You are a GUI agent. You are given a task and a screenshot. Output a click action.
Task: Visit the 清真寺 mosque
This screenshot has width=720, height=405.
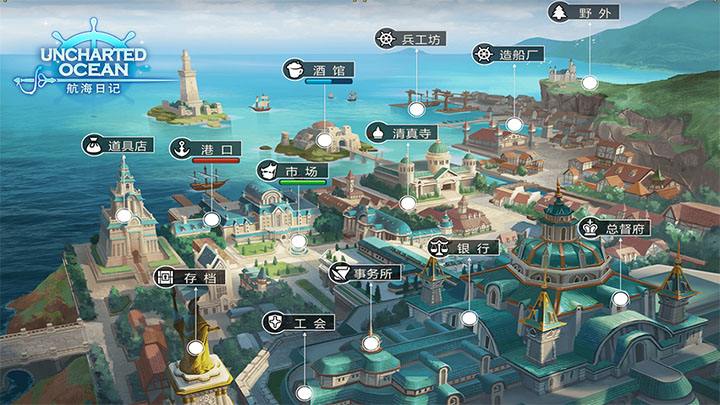[x=401, y=132]
